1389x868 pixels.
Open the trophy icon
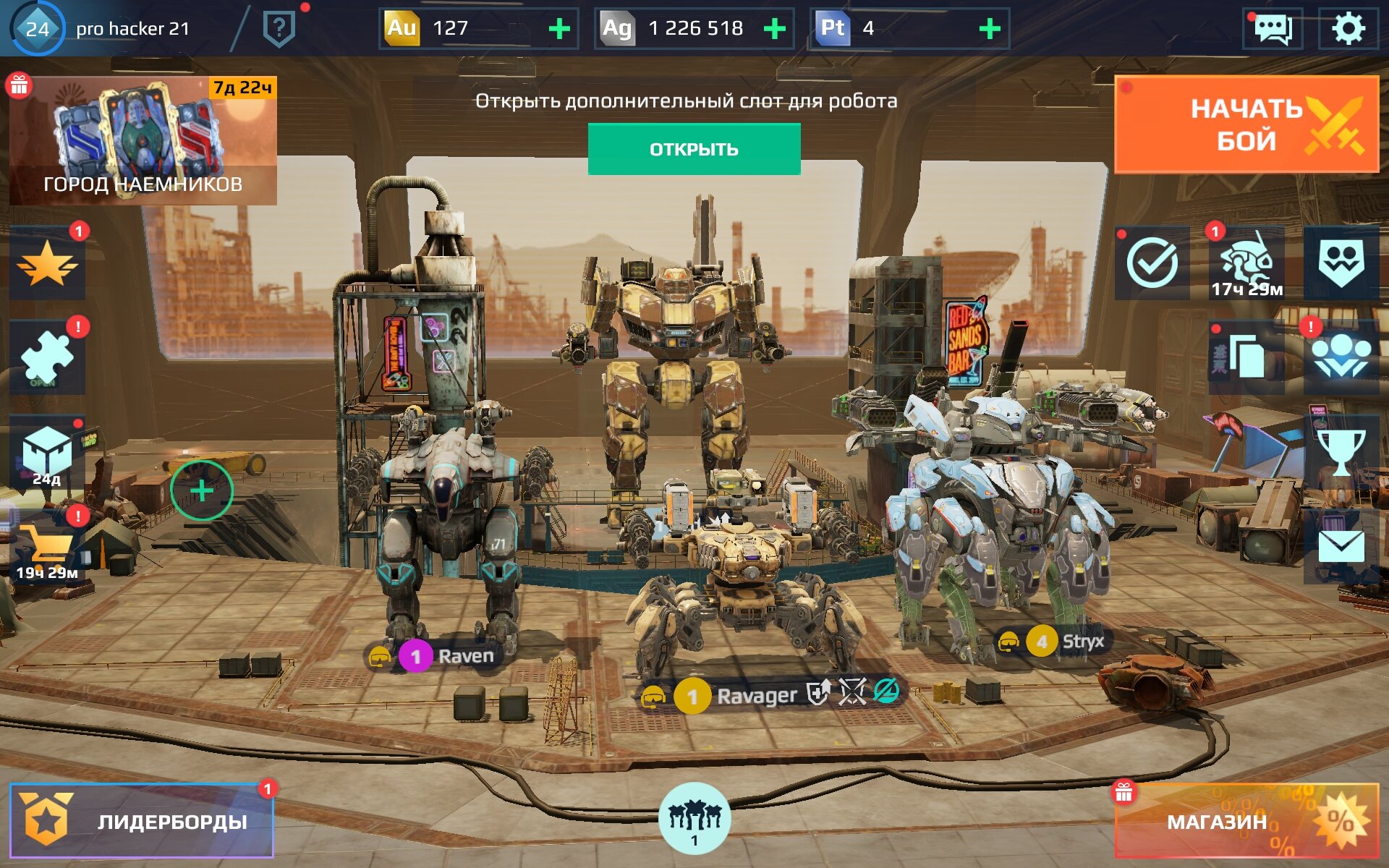tap(1341, 452)
